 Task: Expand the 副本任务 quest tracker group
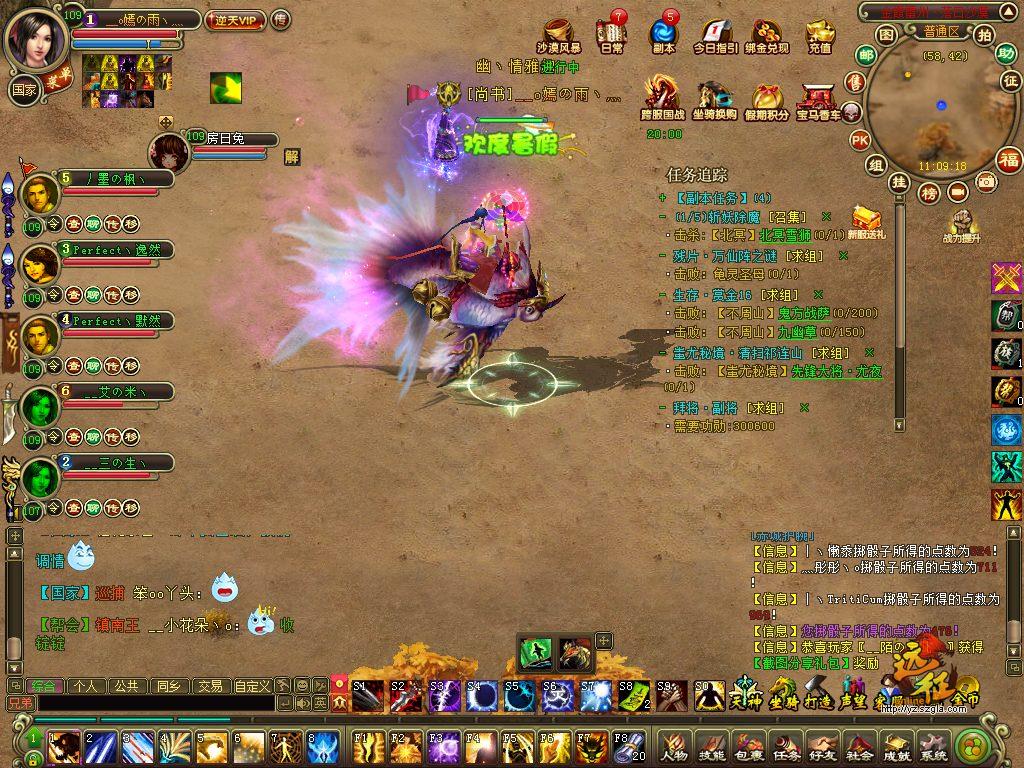tap(662, 198)
